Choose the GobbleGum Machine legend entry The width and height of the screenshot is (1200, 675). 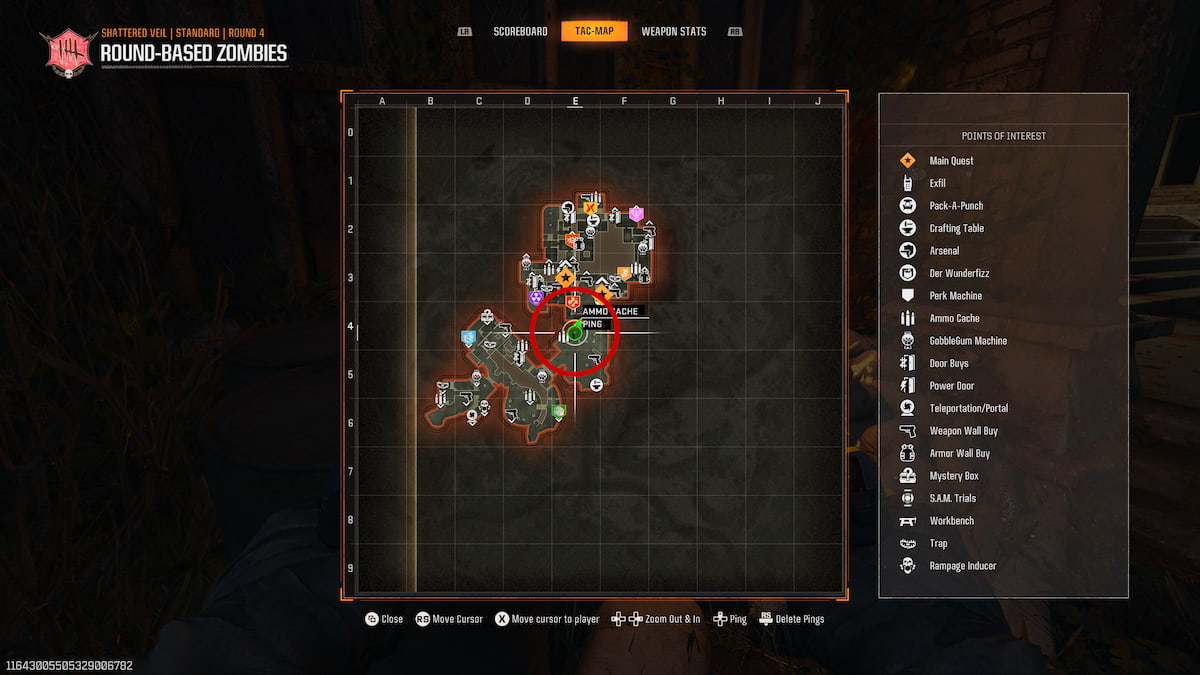click(968, 341)
